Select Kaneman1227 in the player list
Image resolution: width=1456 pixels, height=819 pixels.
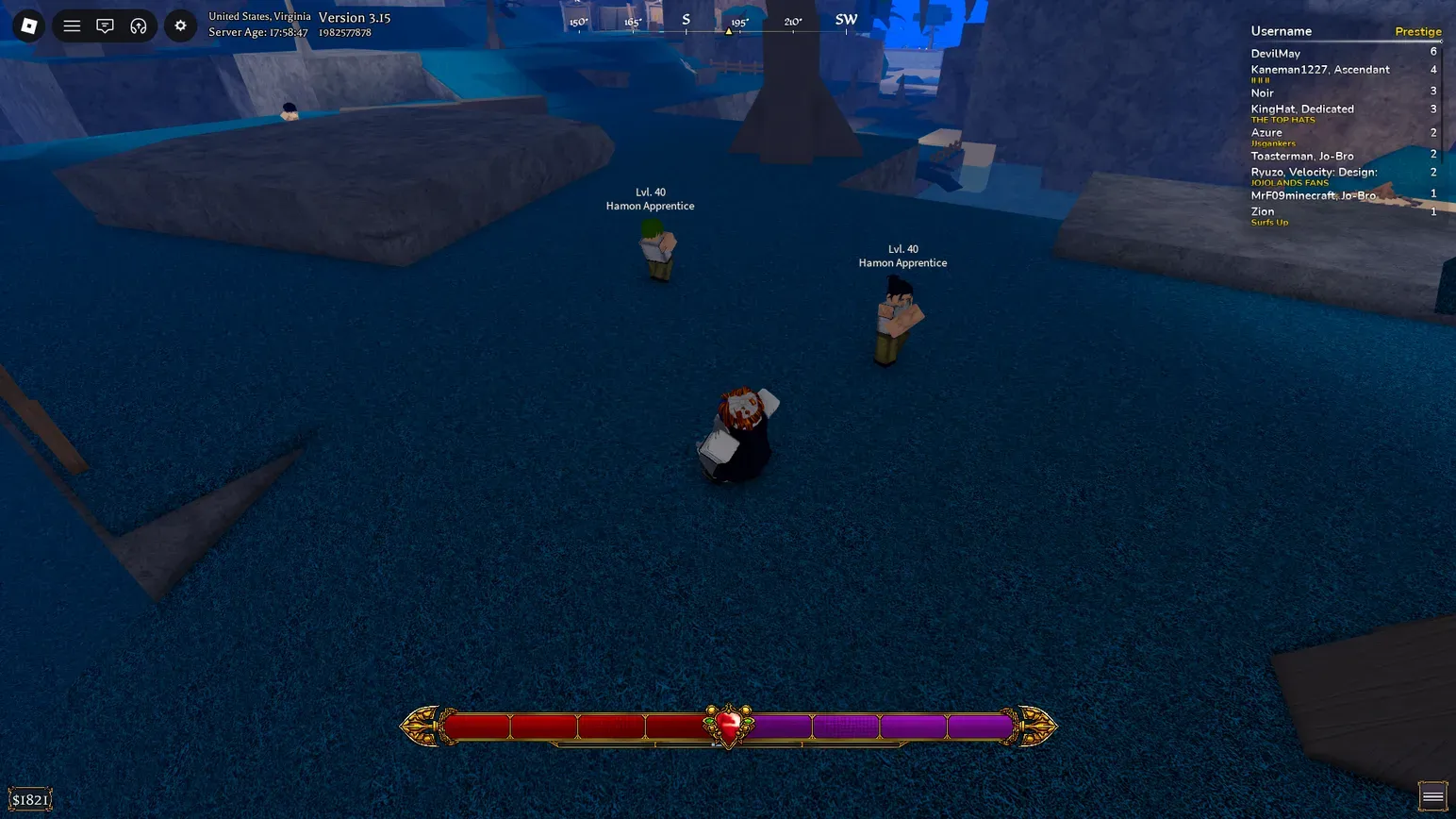click(1319, 69)
